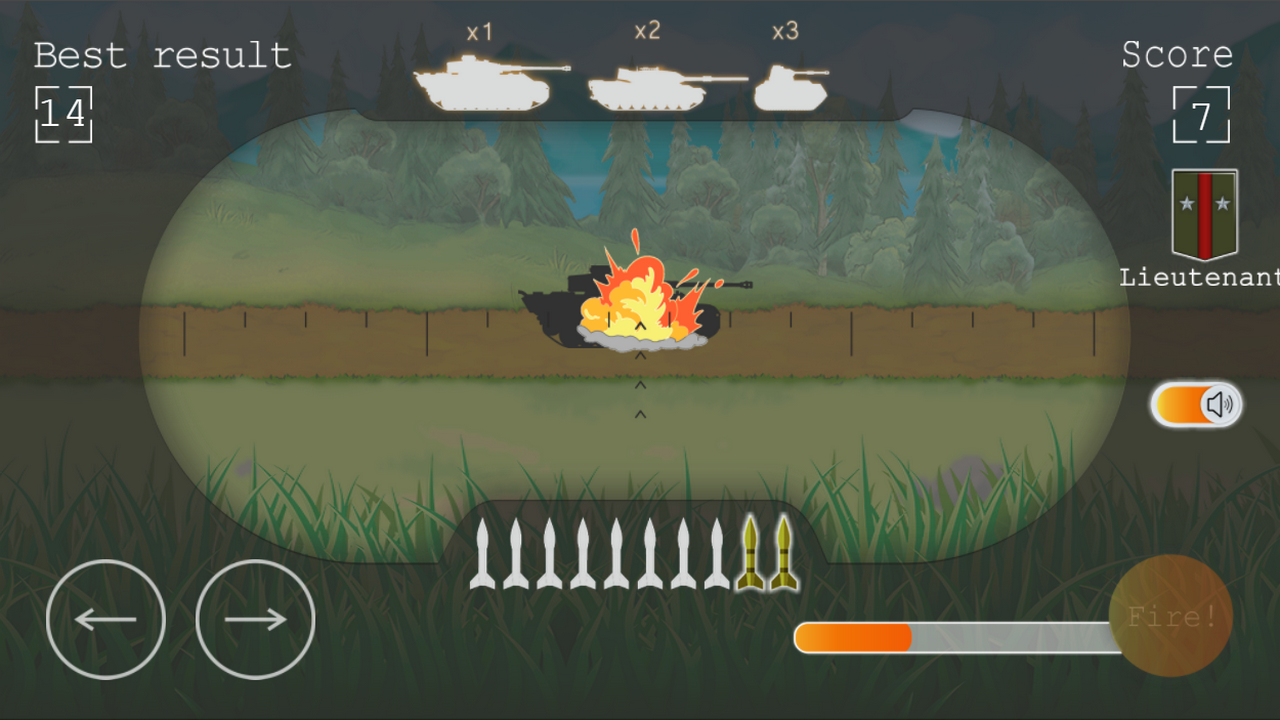This screenshot has width=1280, height=720.
Task: Click the last white rocket before the golden ones
Action: [717, 555]
